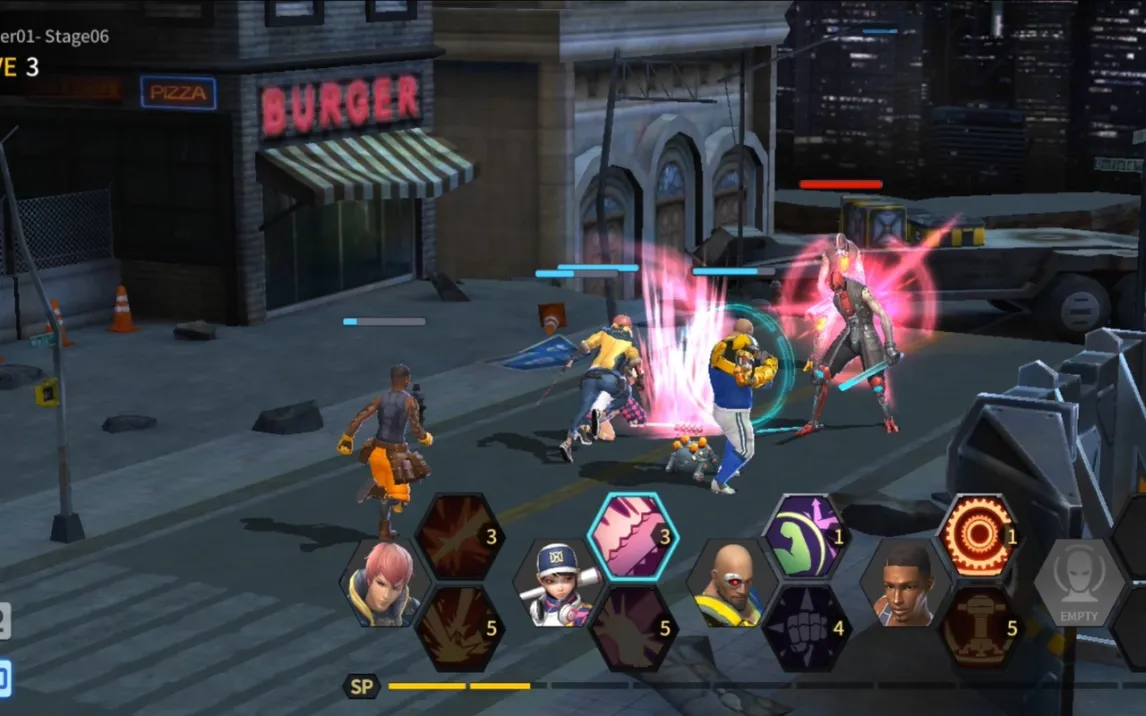Select the baseball cap girl portrait
Viewport: 1146px width, 716px height.
[558, 584]
